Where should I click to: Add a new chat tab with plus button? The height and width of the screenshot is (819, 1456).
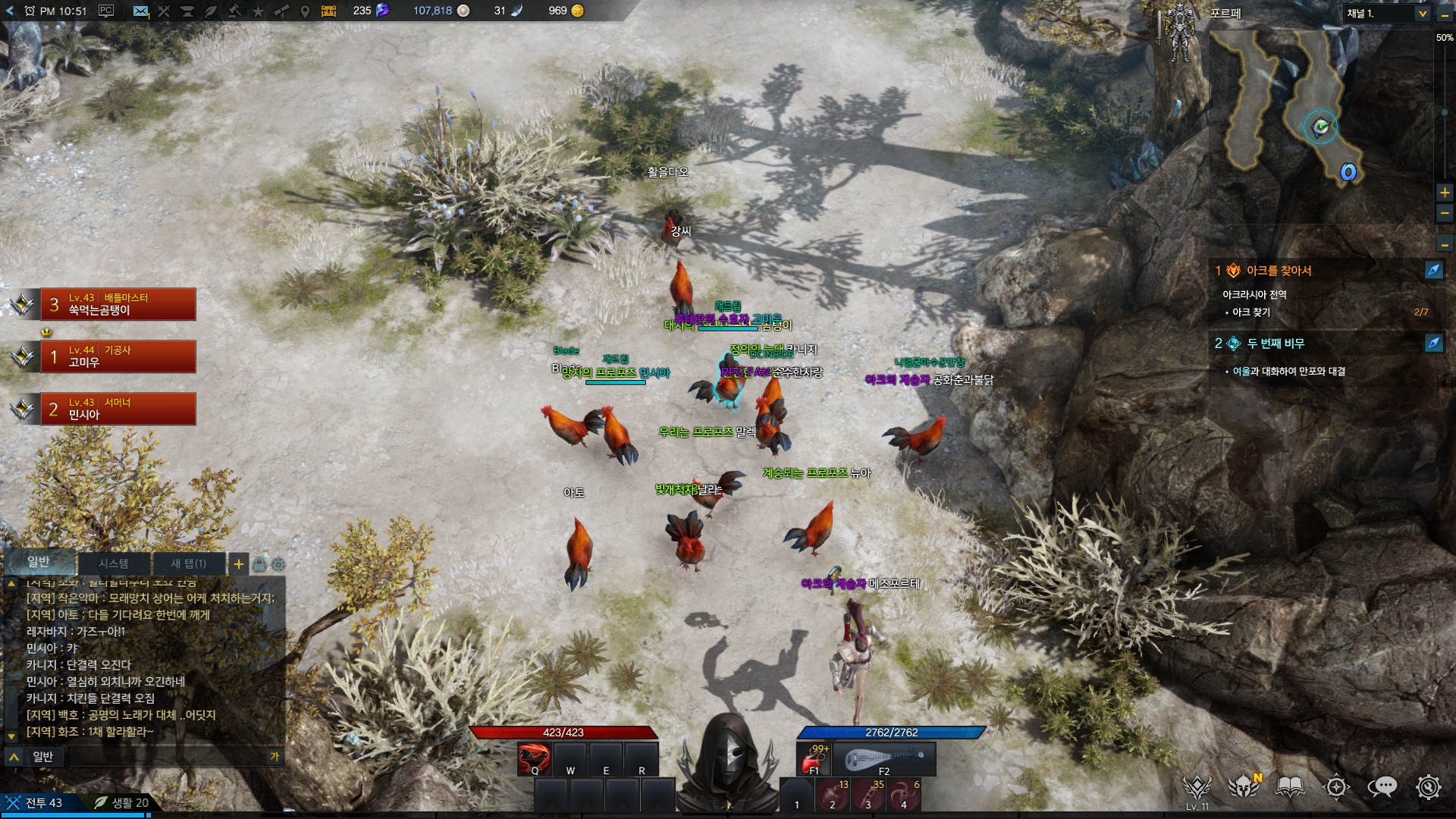coord(238,563)
